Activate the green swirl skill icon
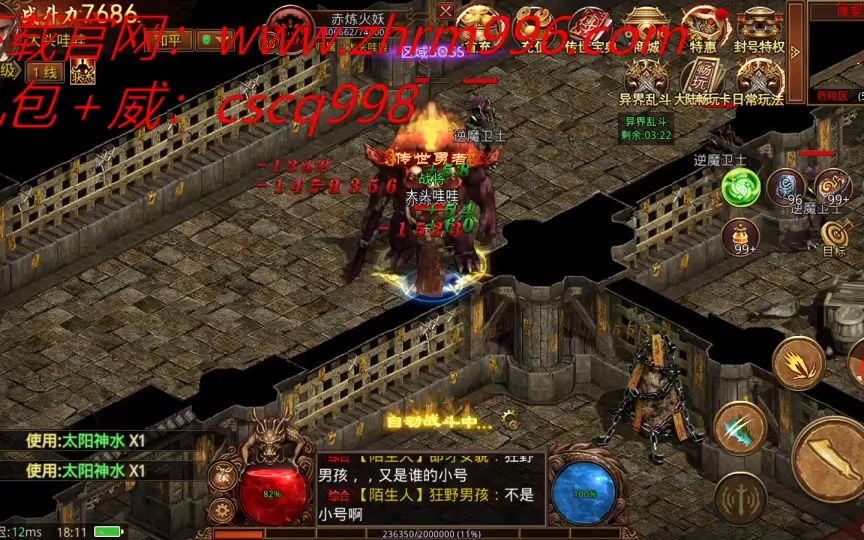Viewport: 864px width, 540px height. click(740, 186)
